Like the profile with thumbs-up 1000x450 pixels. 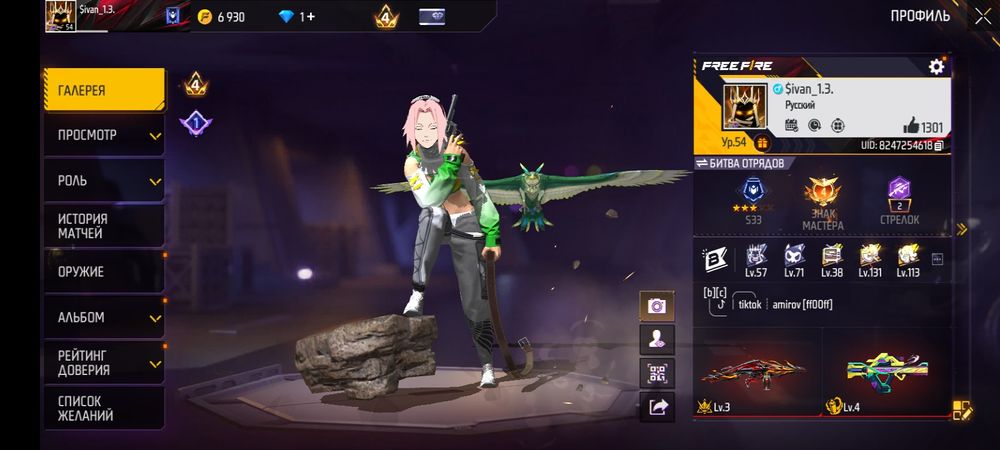tap(911, 126)
